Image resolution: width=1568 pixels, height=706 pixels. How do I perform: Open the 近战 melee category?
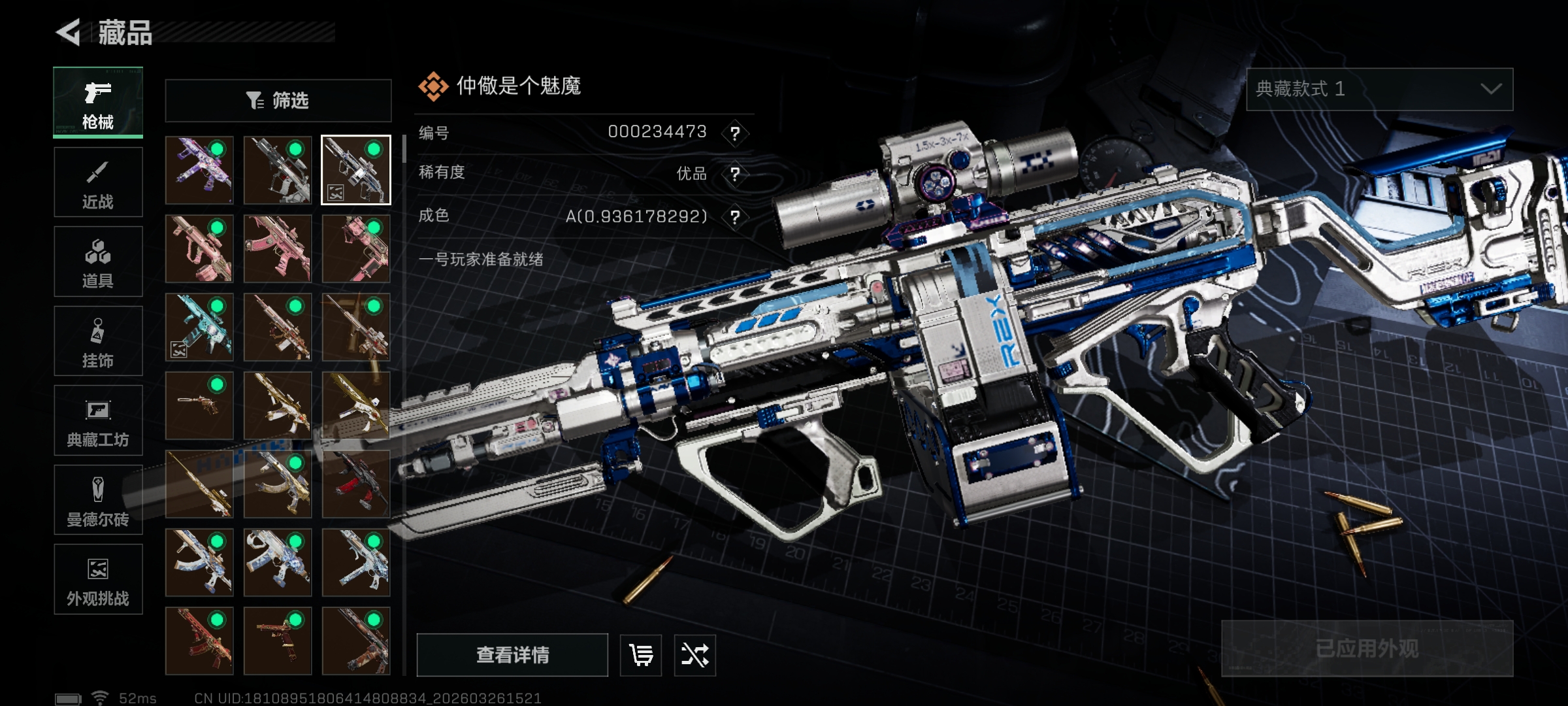(98, 182)
